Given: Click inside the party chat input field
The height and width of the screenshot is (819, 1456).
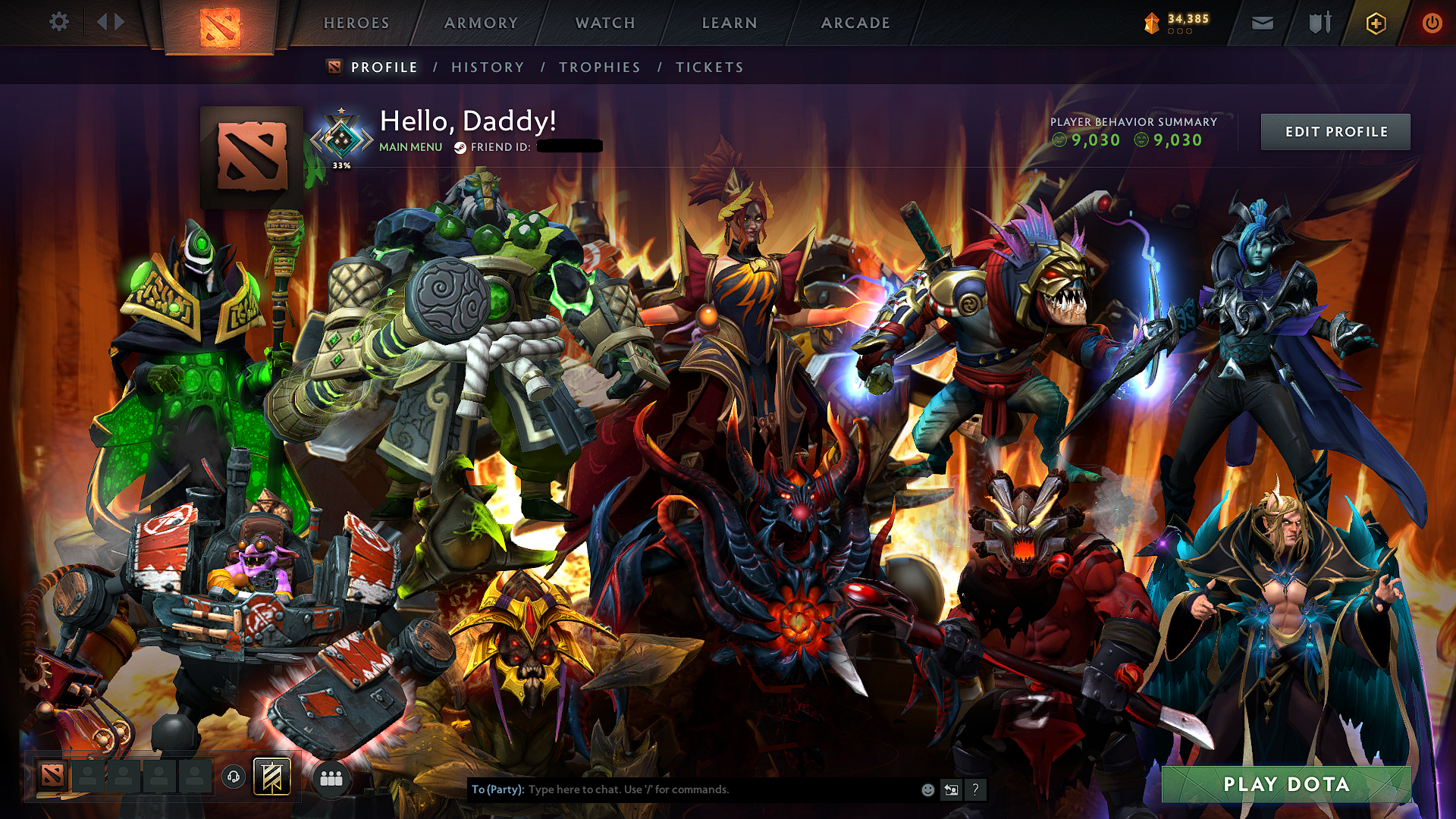Looking at the screenshot, I should (682, 789).
